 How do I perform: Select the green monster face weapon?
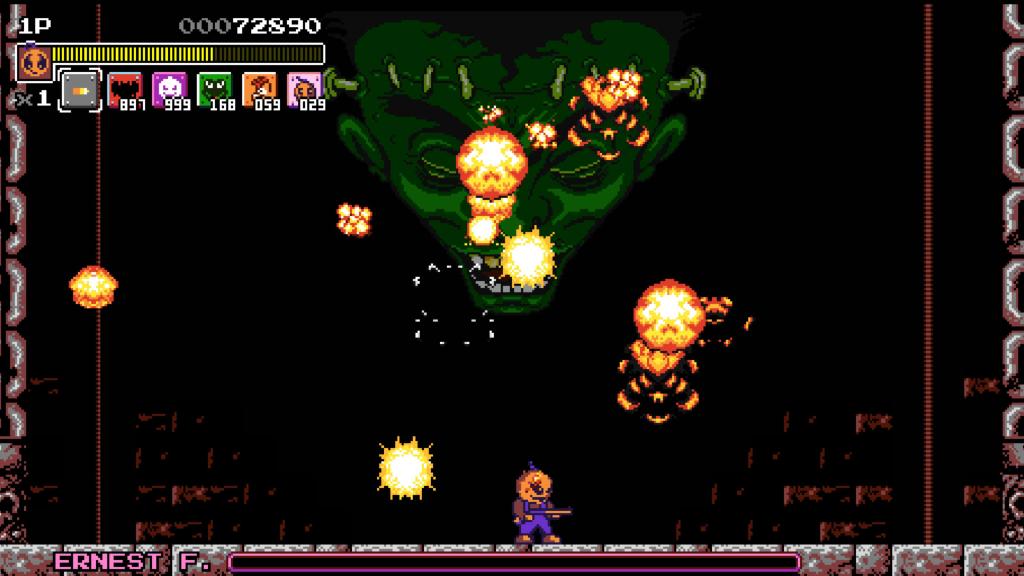(213, 90)
